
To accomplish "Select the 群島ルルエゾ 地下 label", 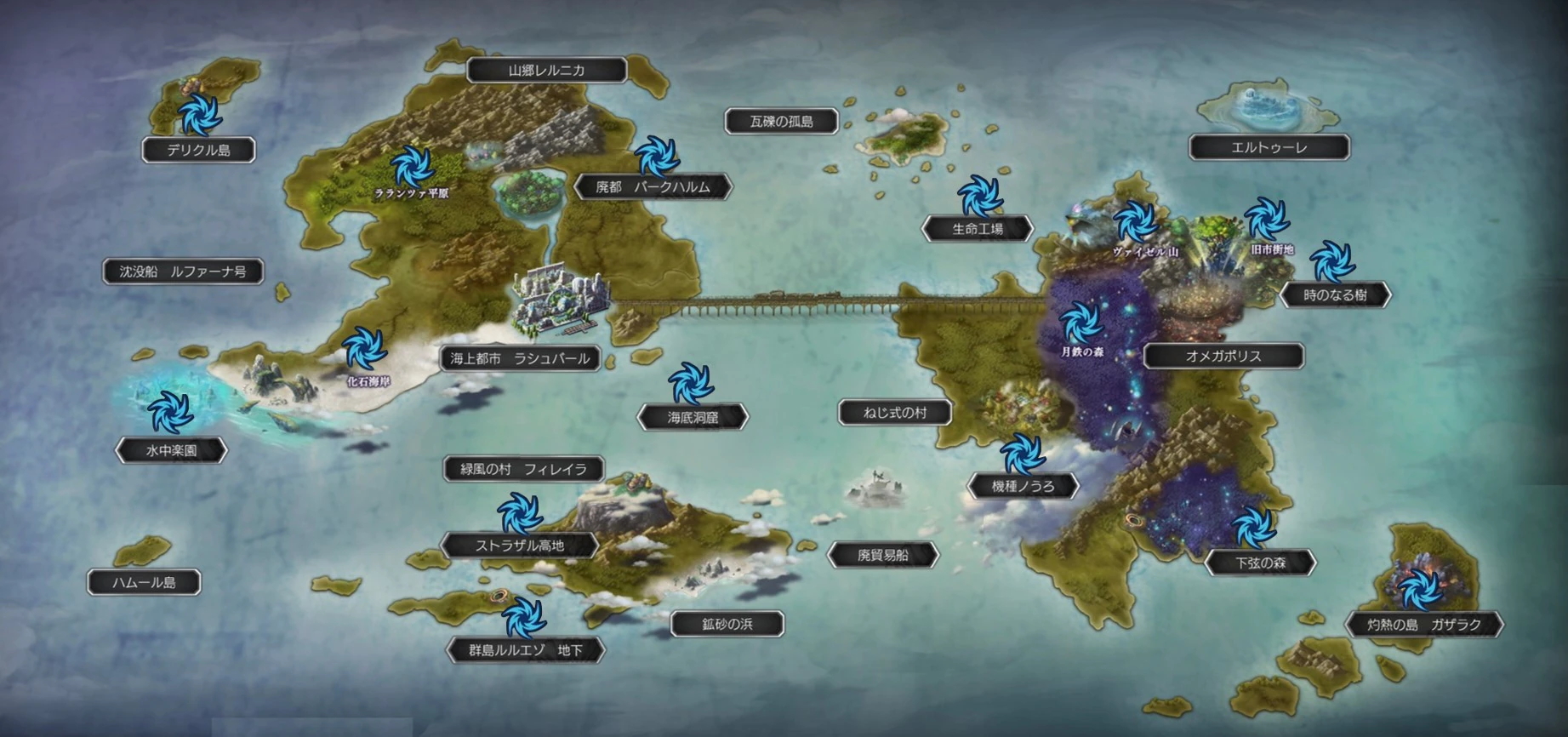I will click(x=526, y=650).
